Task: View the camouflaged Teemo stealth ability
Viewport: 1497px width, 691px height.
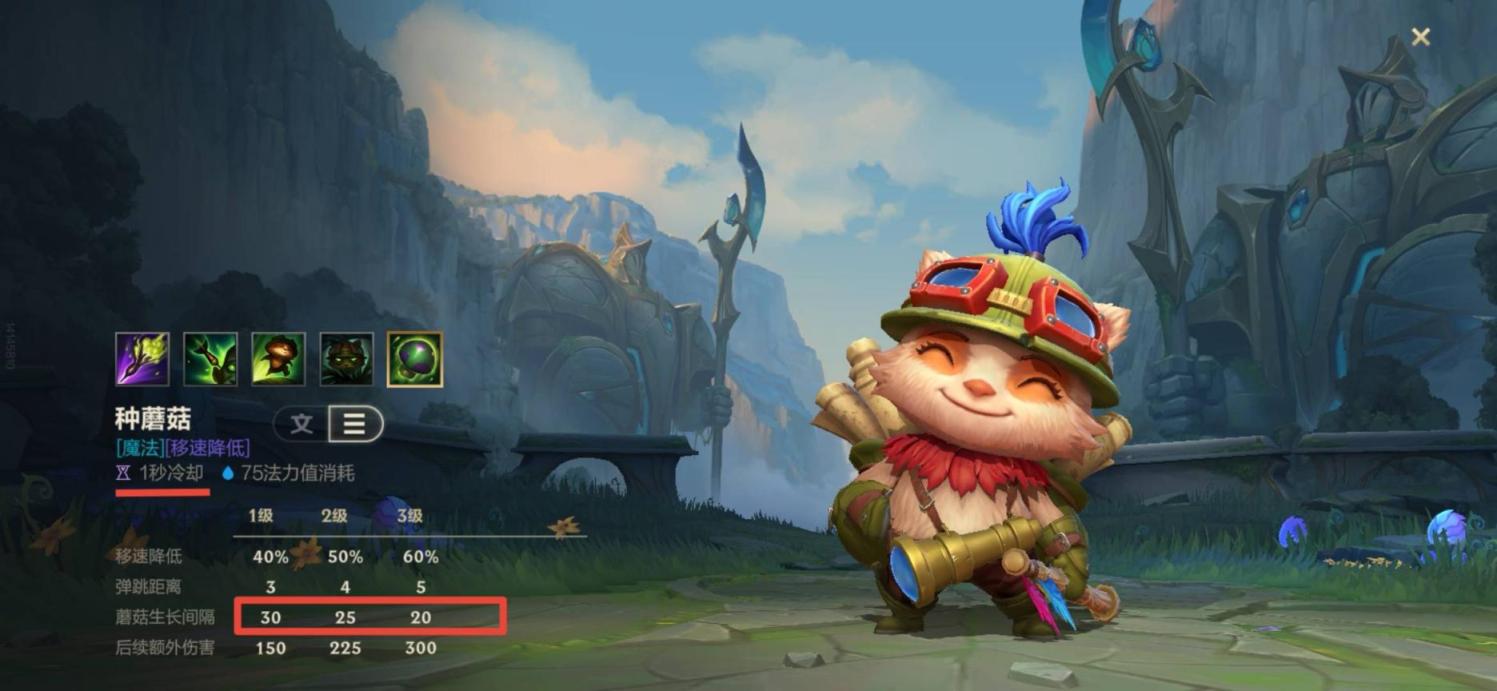Action: pyautogui.click(x=346, y=359)
